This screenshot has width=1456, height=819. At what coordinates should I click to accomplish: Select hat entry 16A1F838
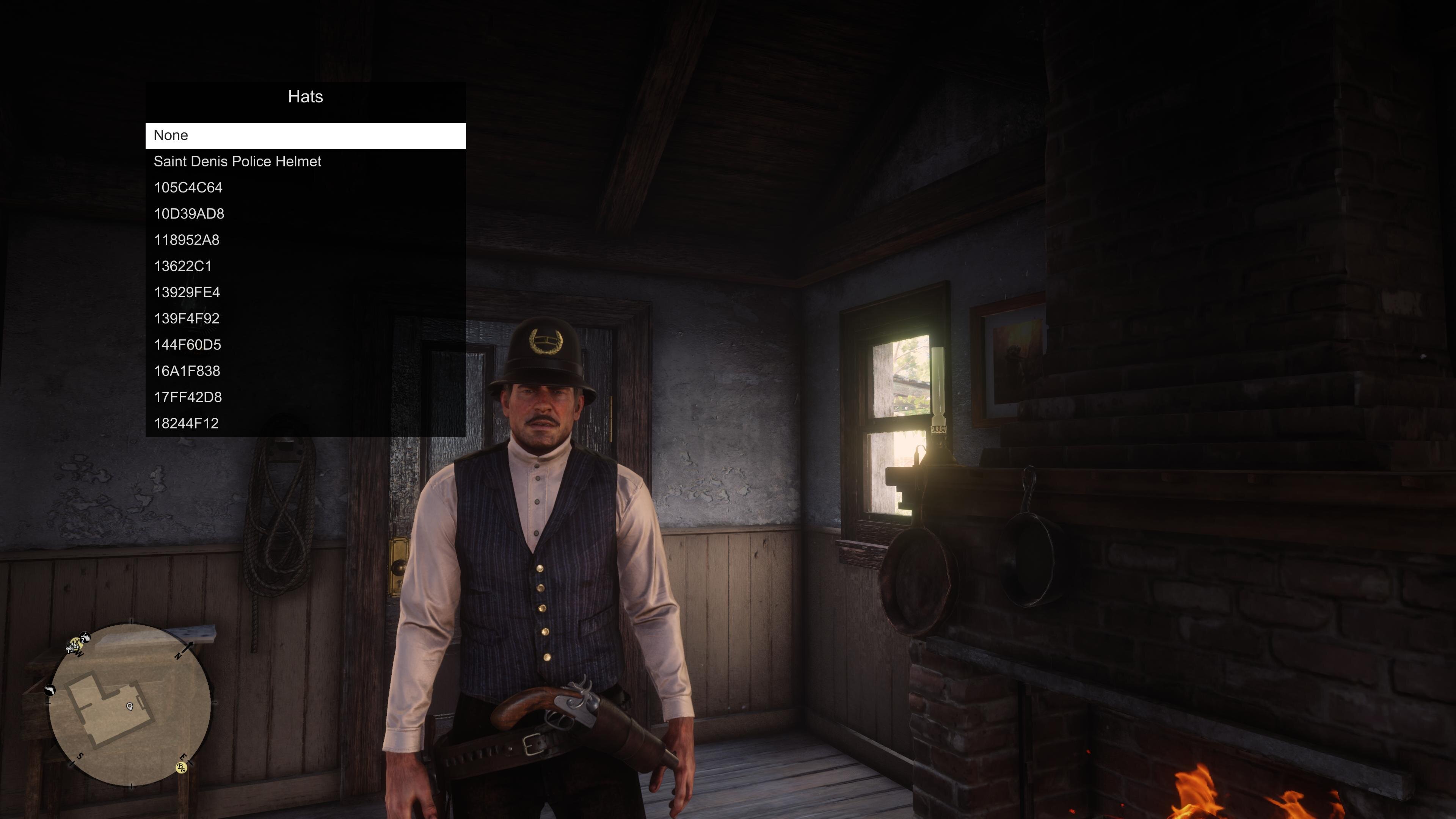[305, 371]
